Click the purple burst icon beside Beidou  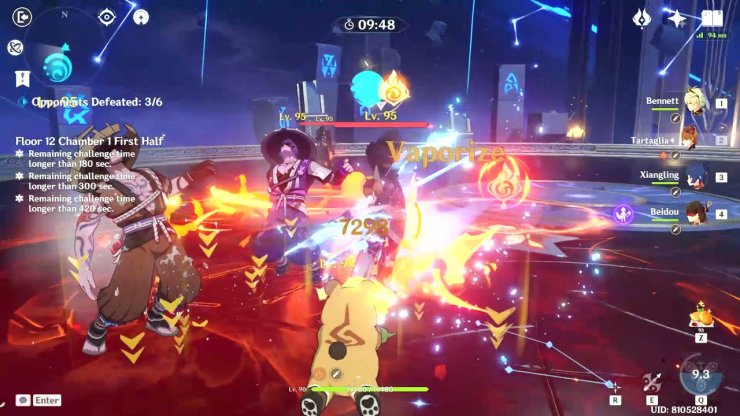(x=623, y=212)
